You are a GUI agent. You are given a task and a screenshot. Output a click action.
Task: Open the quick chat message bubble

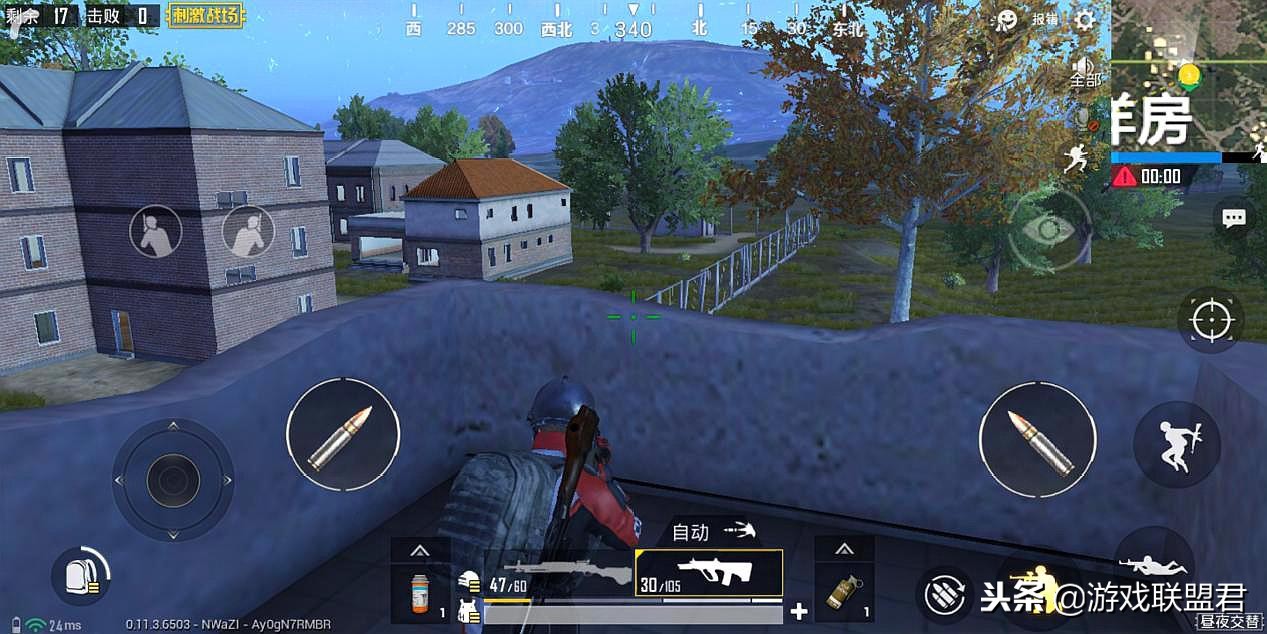pos(1234,218)
